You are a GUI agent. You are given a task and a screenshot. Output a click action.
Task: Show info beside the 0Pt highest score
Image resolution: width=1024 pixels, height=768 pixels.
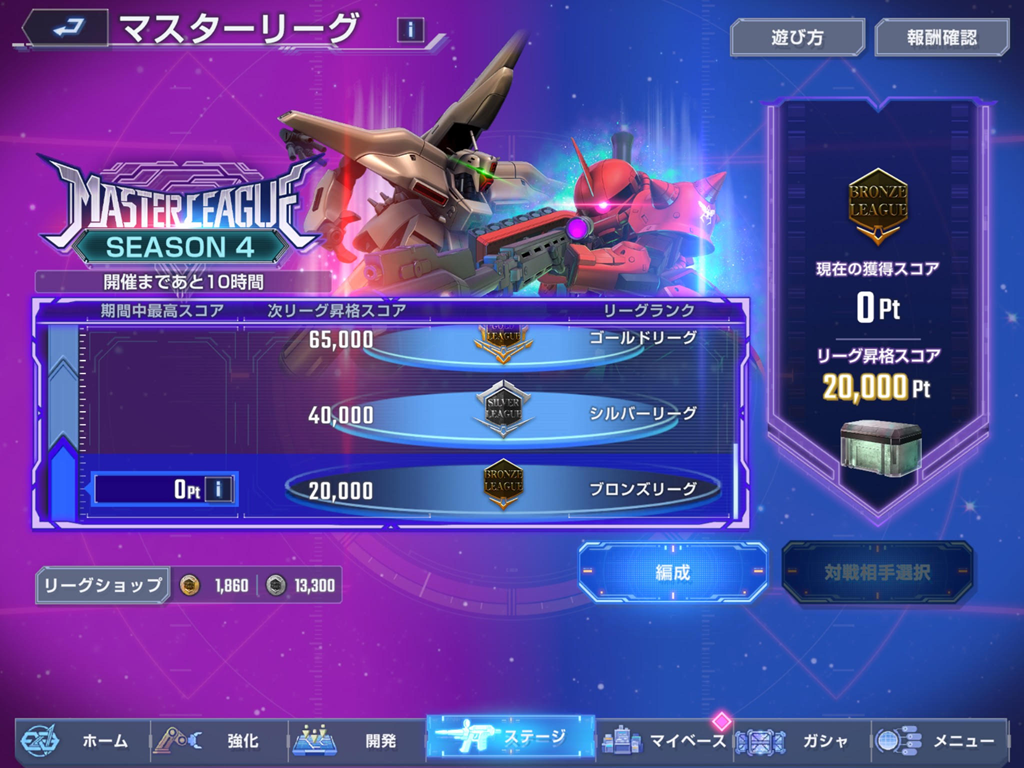220,489
